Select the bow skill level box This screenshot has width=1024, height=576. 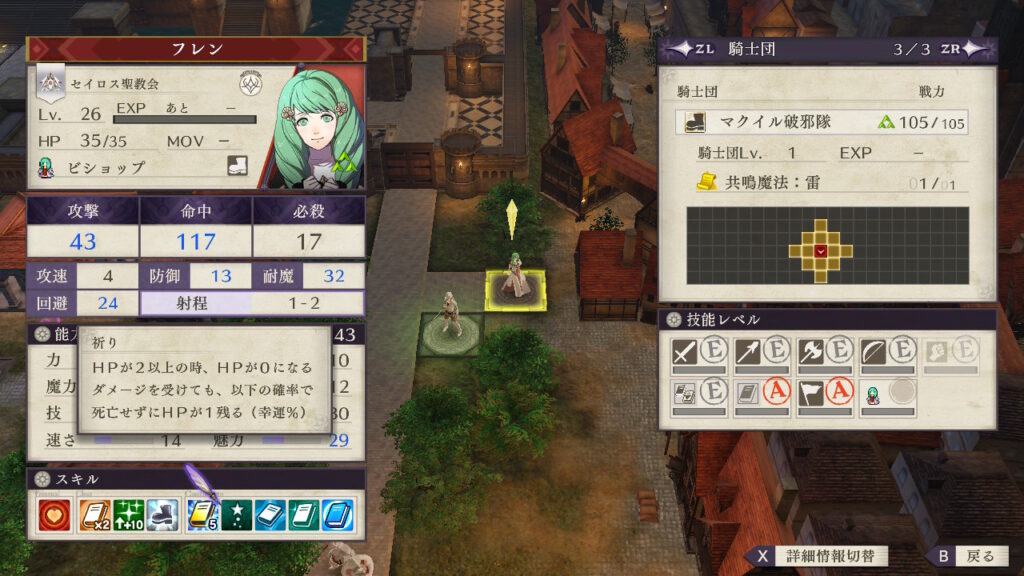coord(886,353)
